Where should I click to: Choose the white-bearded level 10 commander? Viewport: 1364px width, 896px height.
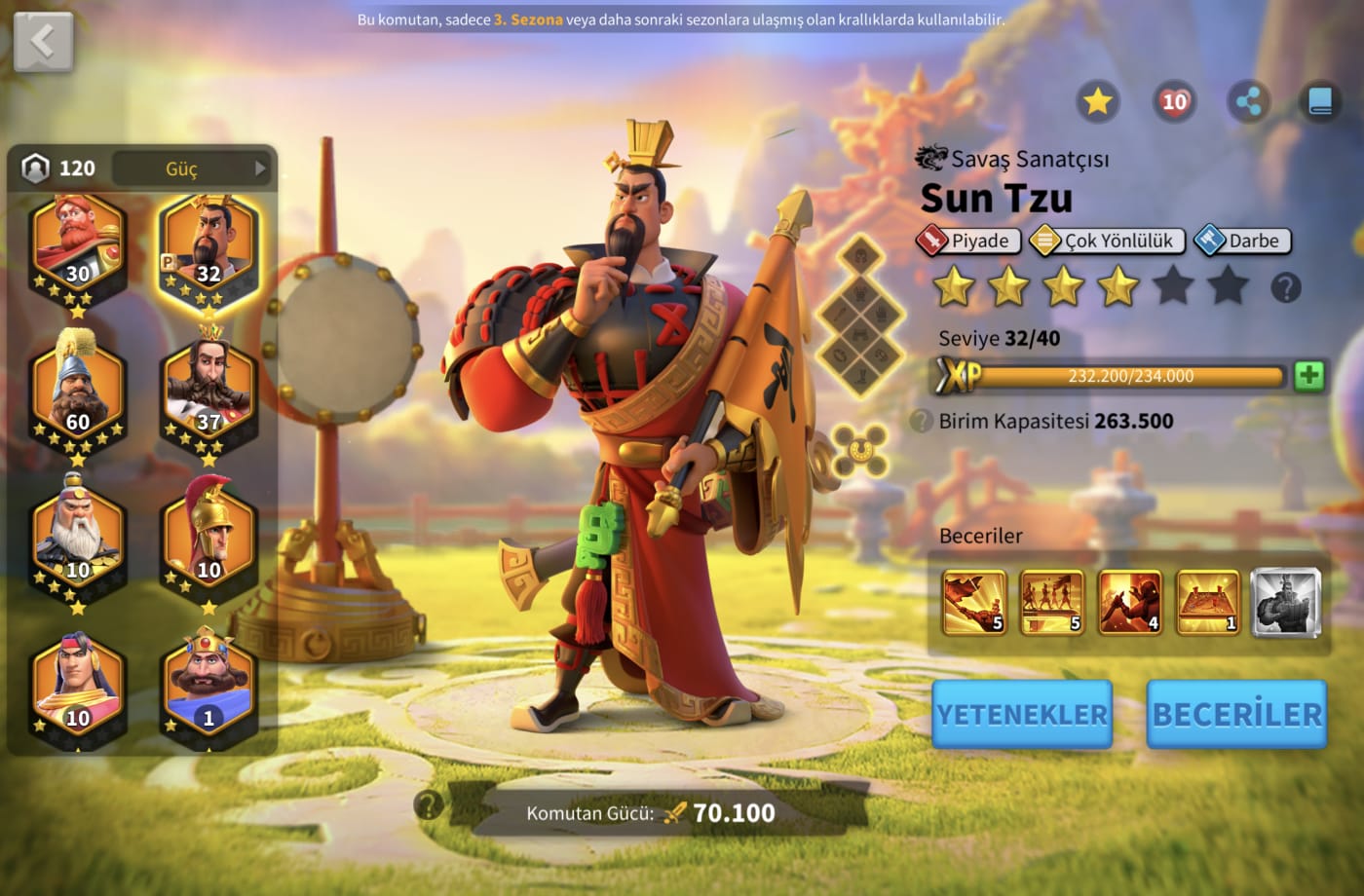coord(78,536)
